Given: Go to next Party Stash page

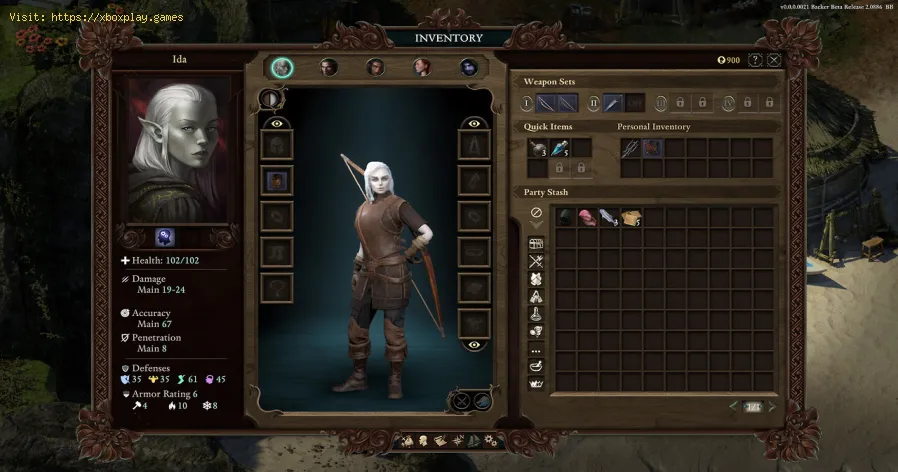Looking at the screenshot, I should [771, 406].
